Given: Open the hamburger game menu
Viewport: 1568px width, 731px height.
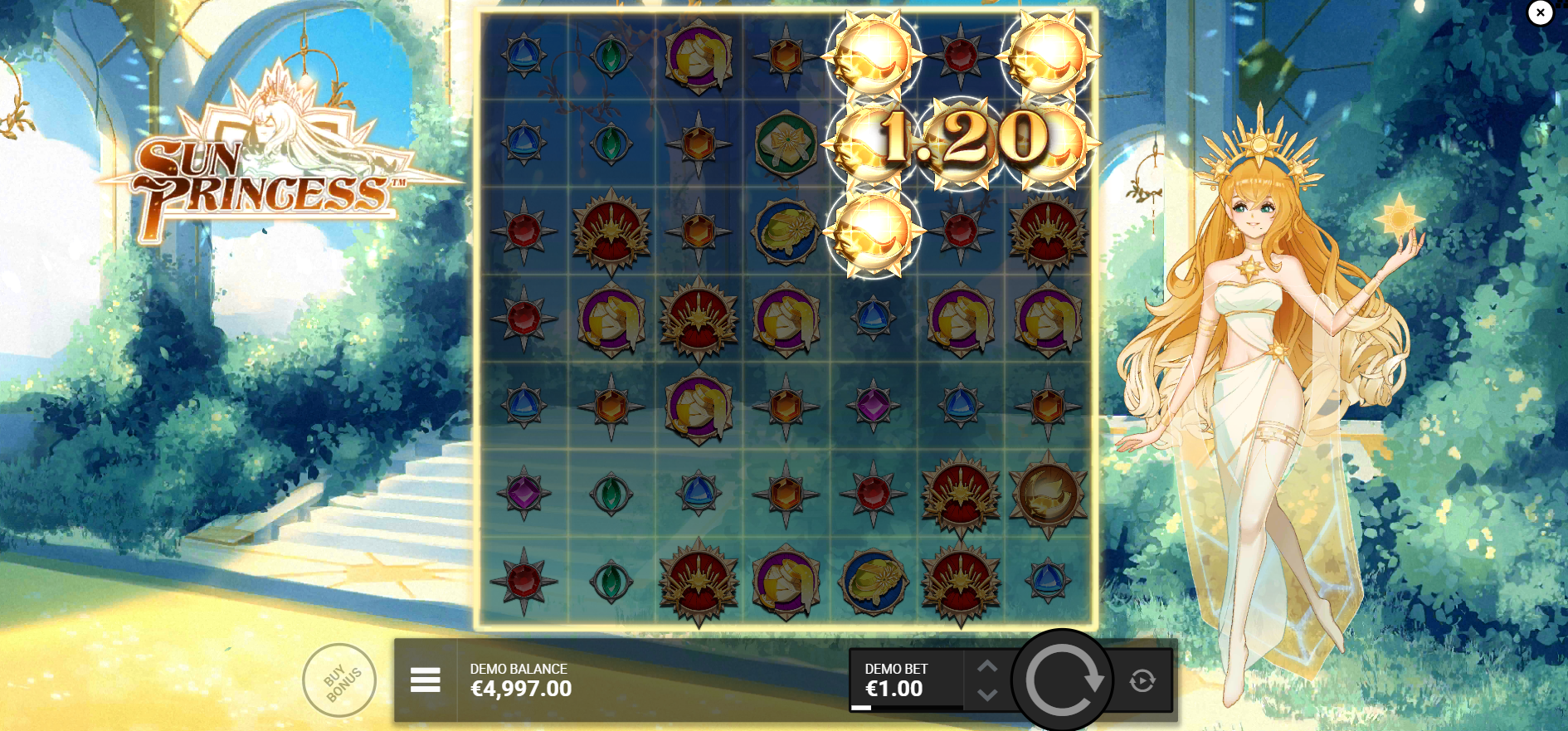Looking at the screenshot, I should 425,680.
